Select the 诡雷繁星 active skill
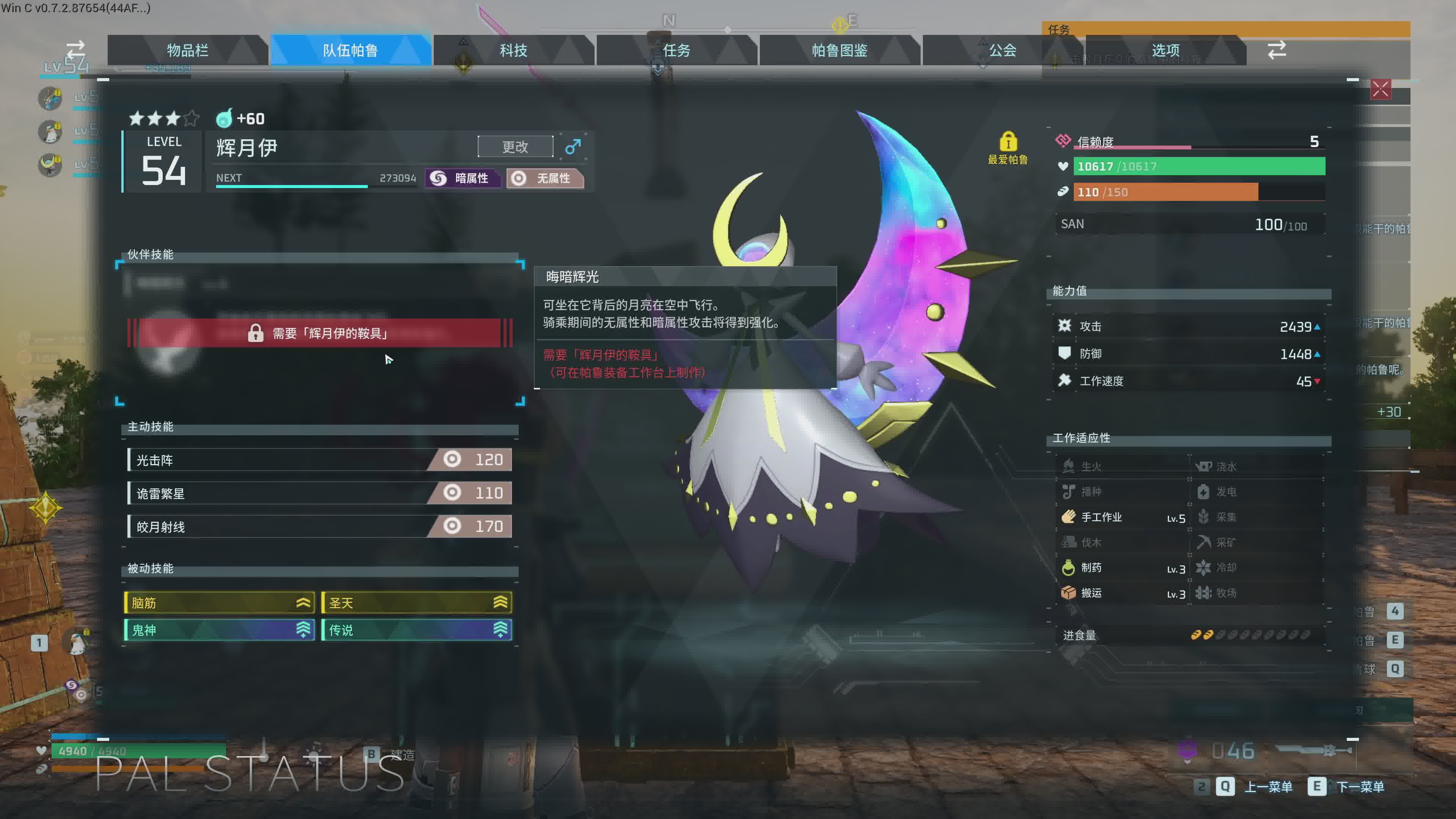Screen dimensions: 1456x819 point(319,493)
